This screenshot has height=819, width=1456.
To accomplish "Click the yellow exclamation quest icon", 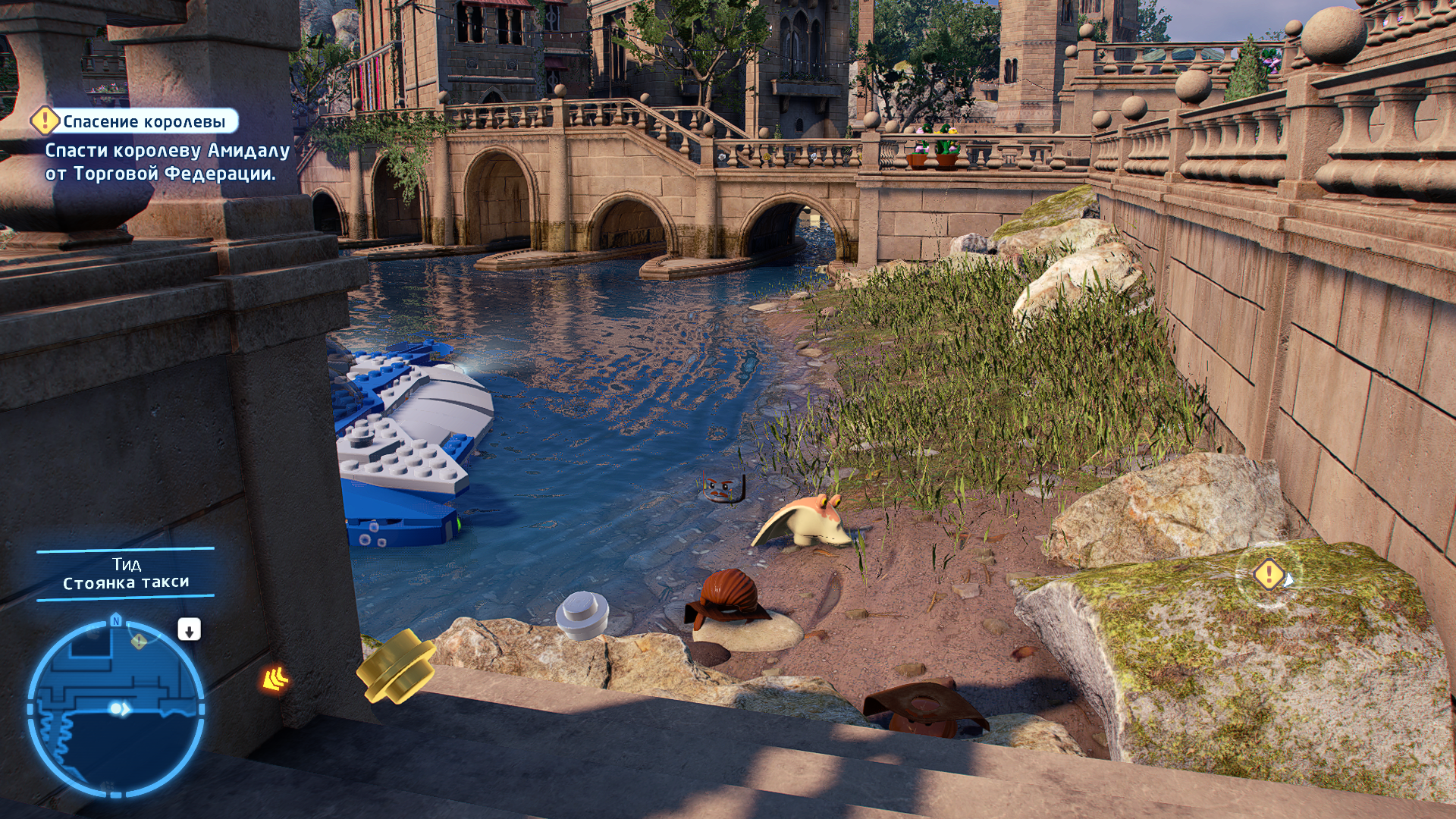I will [x=45, y=121].
